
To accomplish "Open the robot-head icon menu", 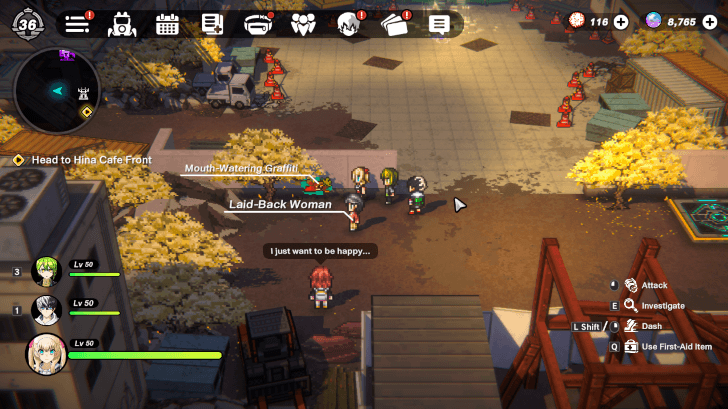I will tap(122, 23).
